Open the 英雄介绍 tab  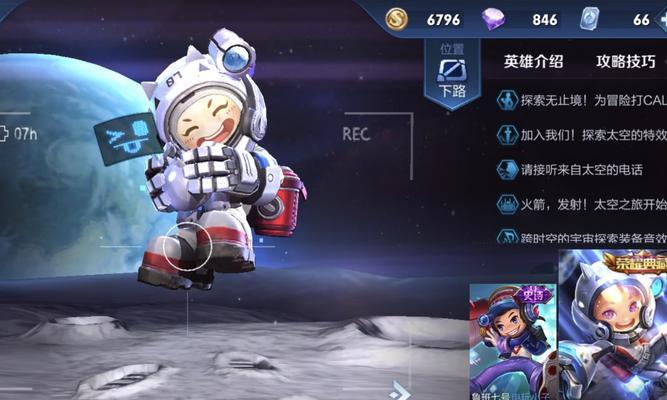533,62
